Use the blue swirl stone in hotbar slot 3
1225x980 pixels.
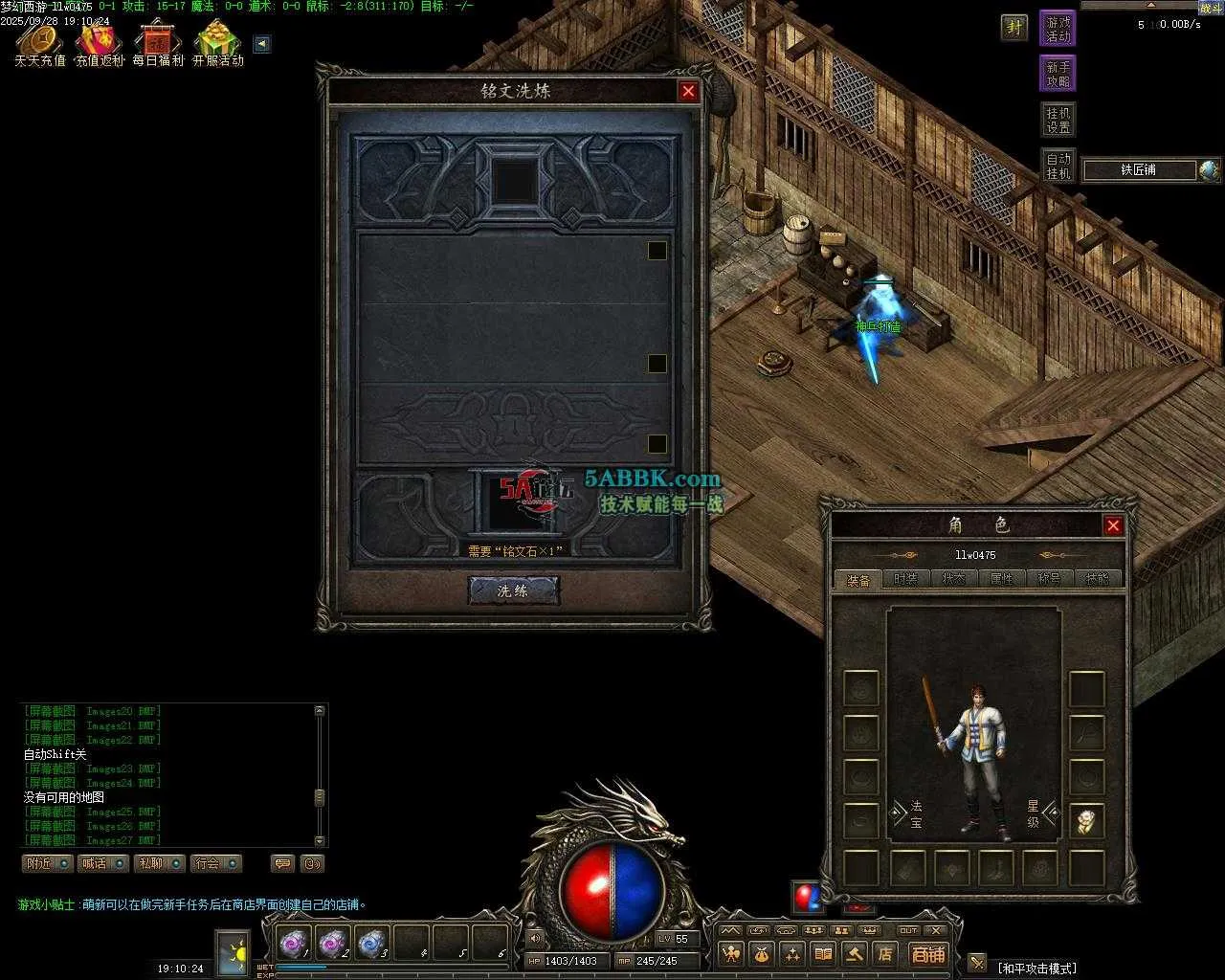(371, 945)
